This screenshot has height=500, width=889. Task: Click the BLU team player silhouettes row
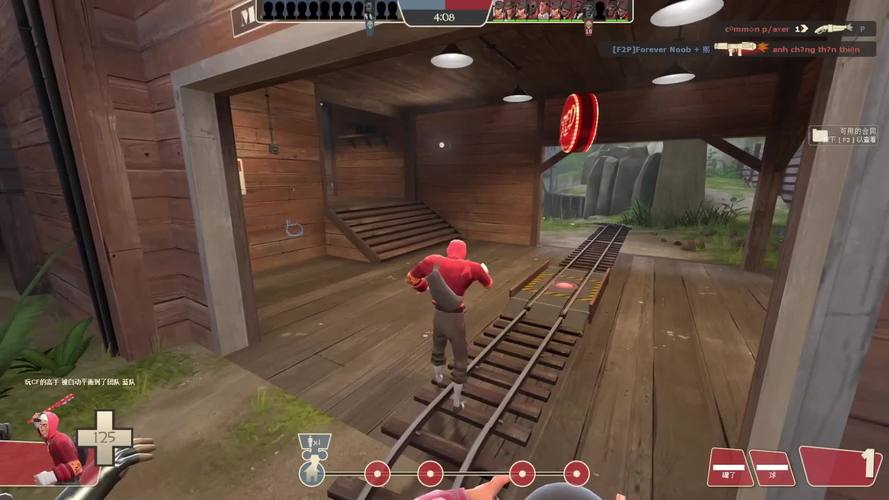[327, 10]
